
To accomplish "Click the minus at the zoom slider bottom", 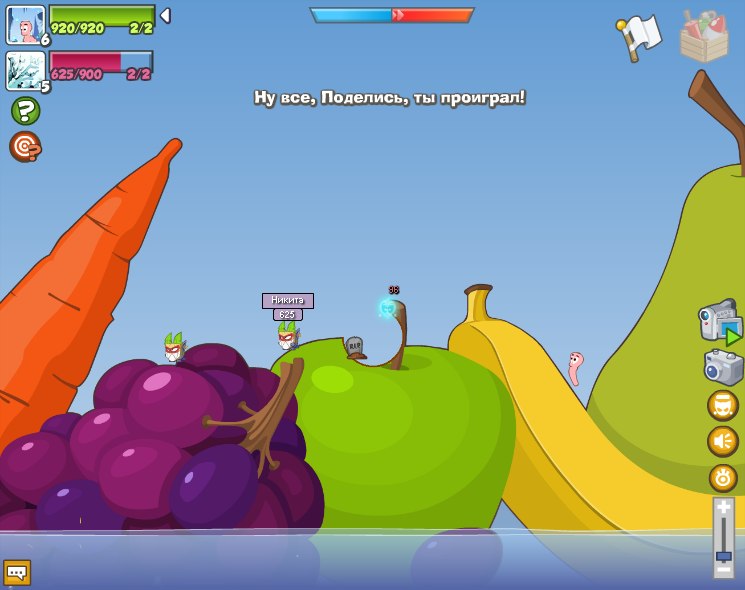I will (x=723, y=568).
